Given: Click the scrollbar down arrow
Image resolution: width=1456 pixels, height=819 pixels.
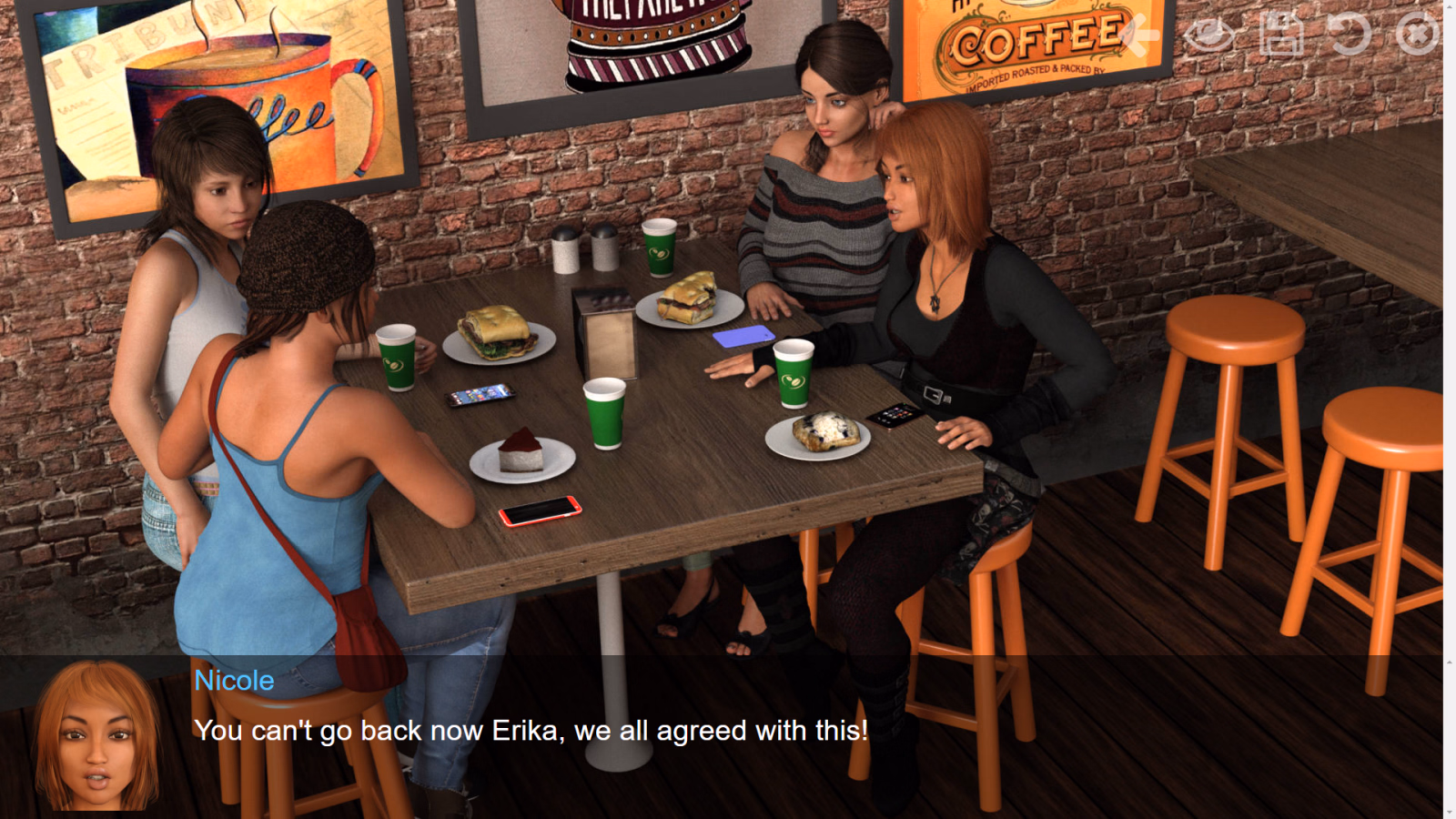Looking at the screenshot, I should (x=1449, y=812).
